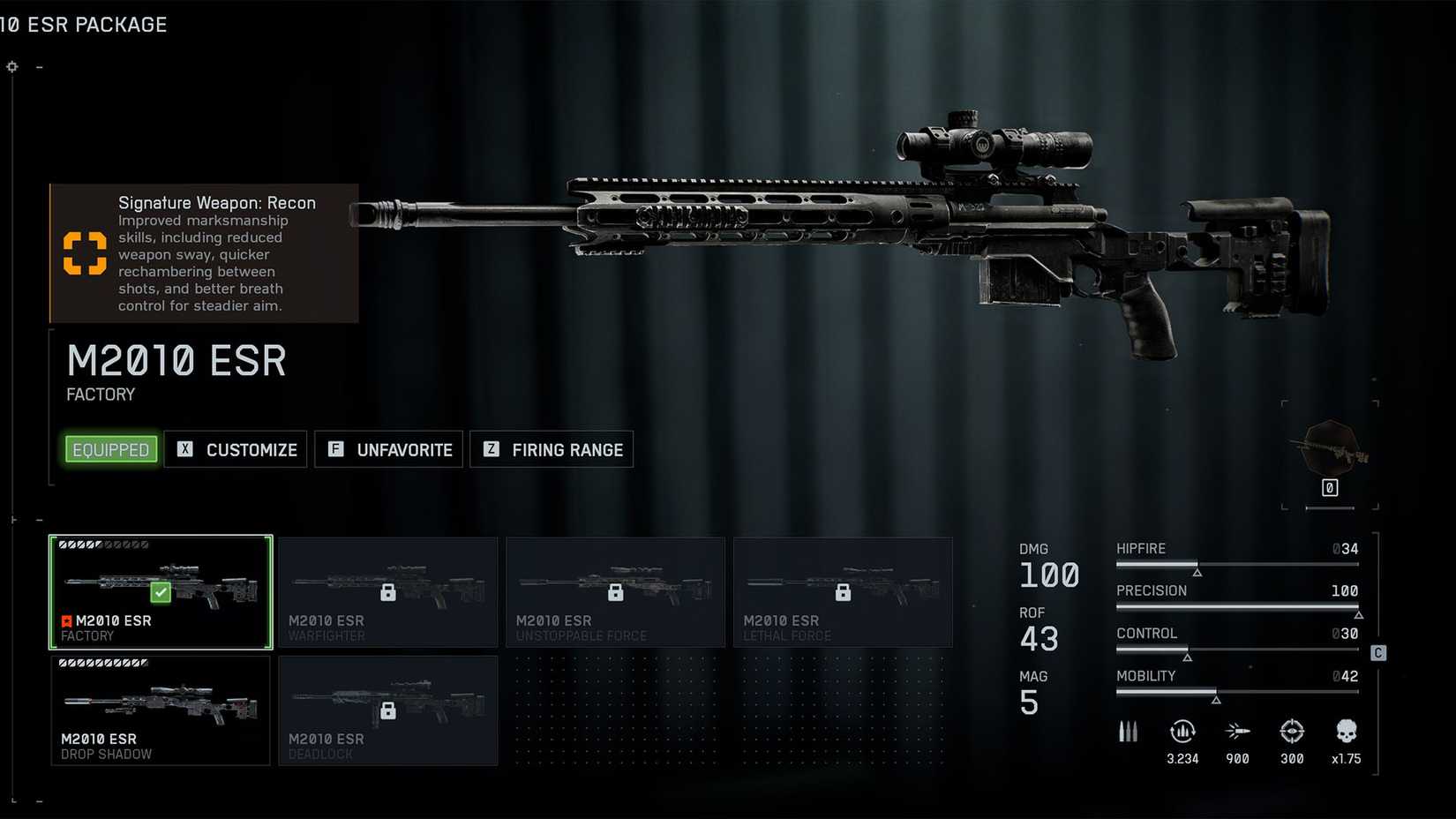This screenshot has height=819, width=1456.
Task: Click the bullet velocity stat icon
Action: coord(1237,732)
